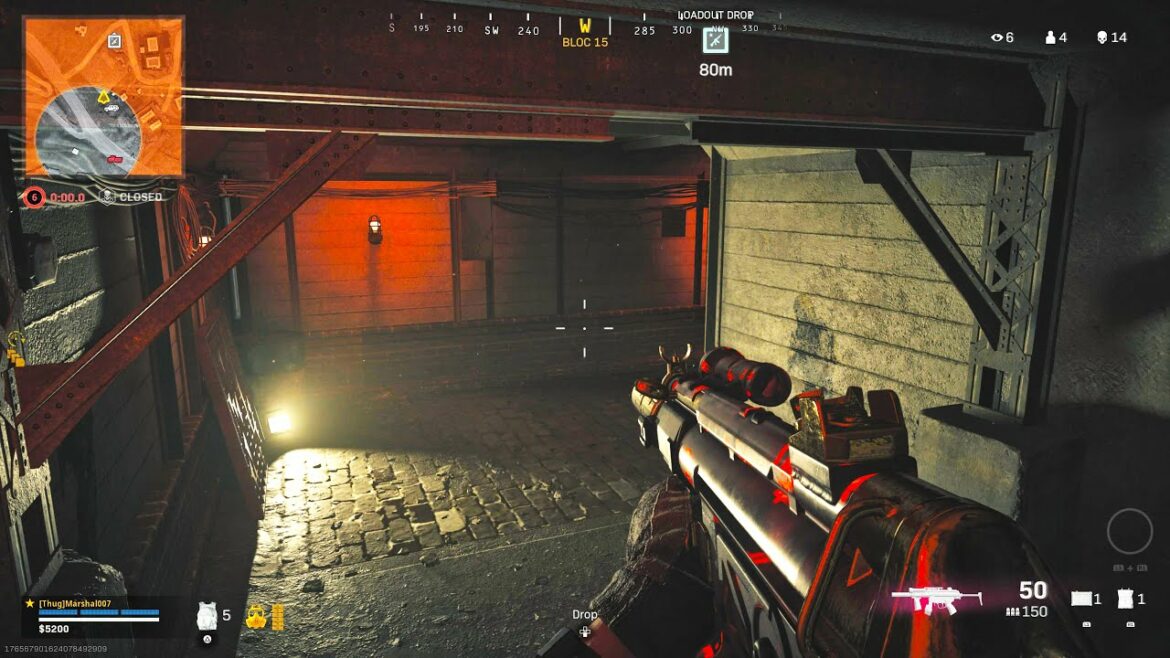Select the lethal equipment slot icon
The width and height of the screenshot is (1170, 658).
pyautogui.click(x=1126, y=599)
